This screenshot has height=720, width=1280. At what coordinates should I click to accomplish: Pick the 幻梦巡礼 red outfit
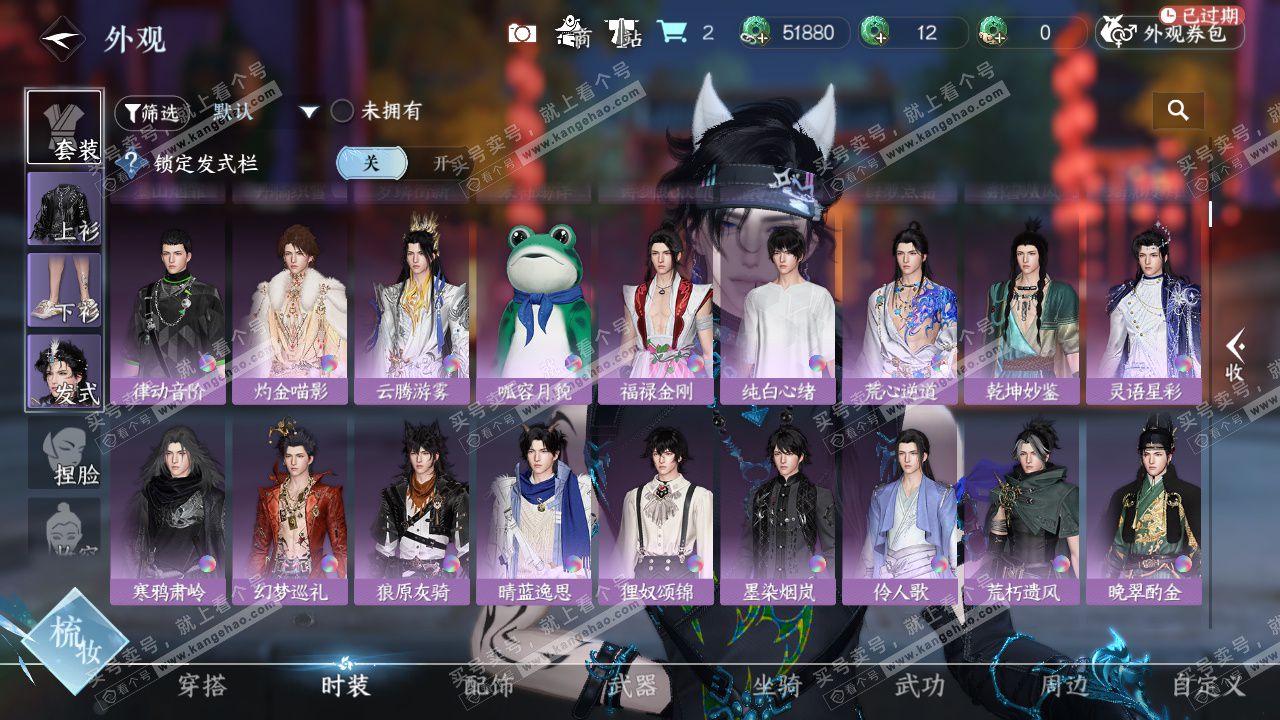pos(290,510)
